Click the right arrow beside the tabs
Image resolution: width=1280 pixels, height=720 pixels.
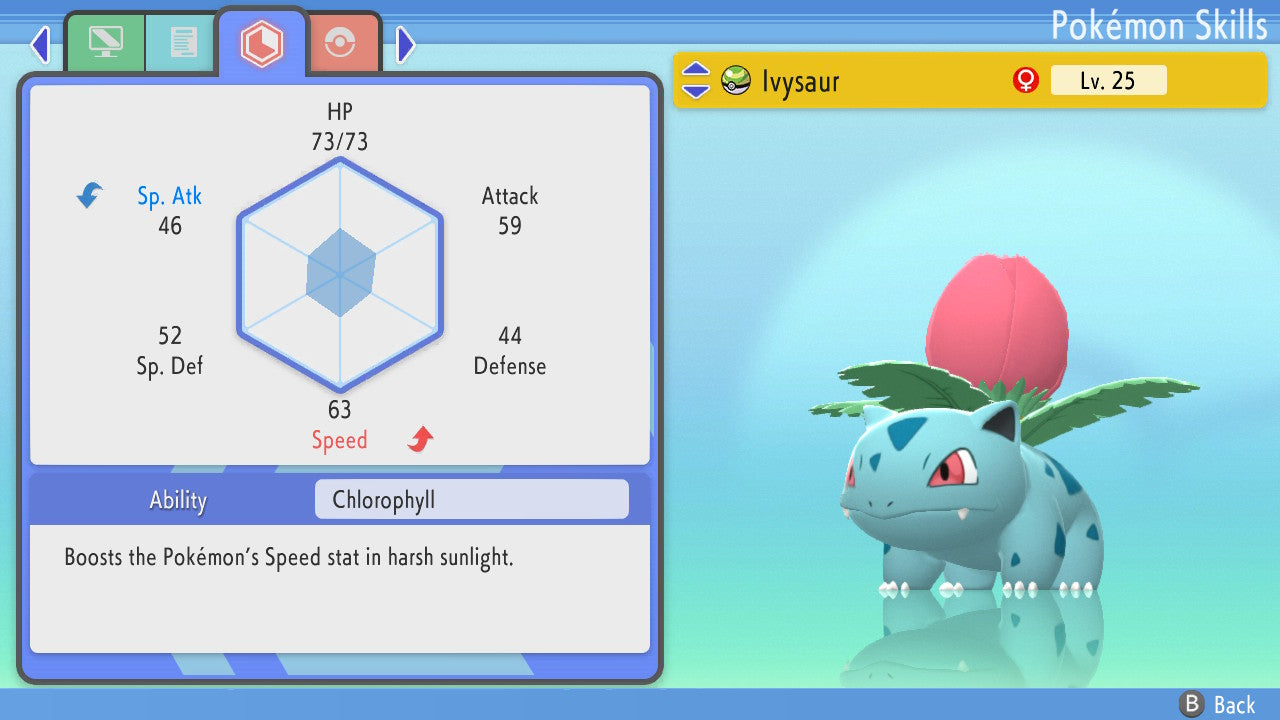click(x=405, y=44)
